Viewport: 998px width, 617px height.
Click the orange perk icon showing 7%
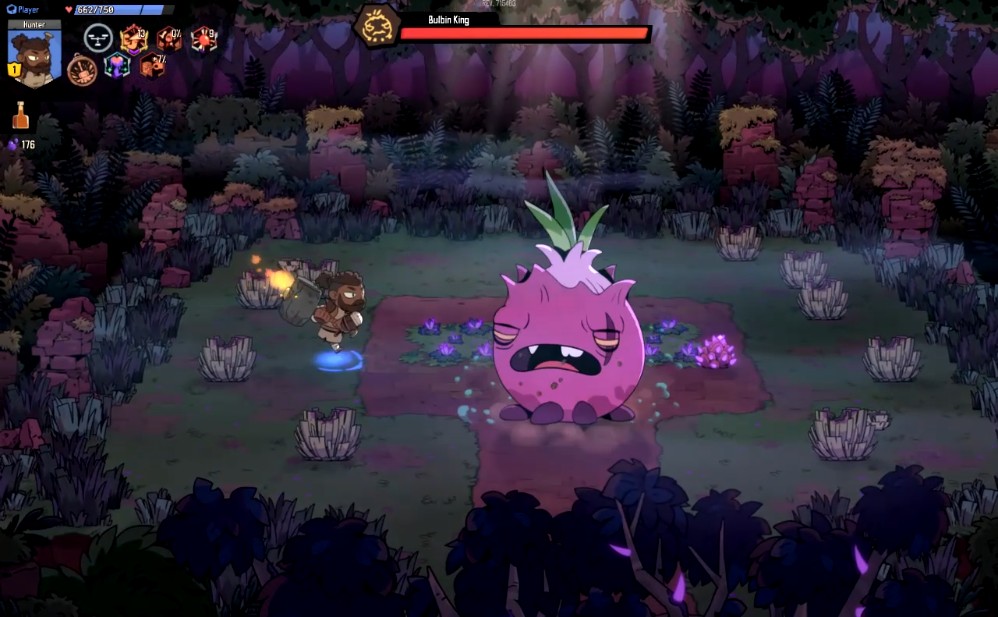click(153, 66)
